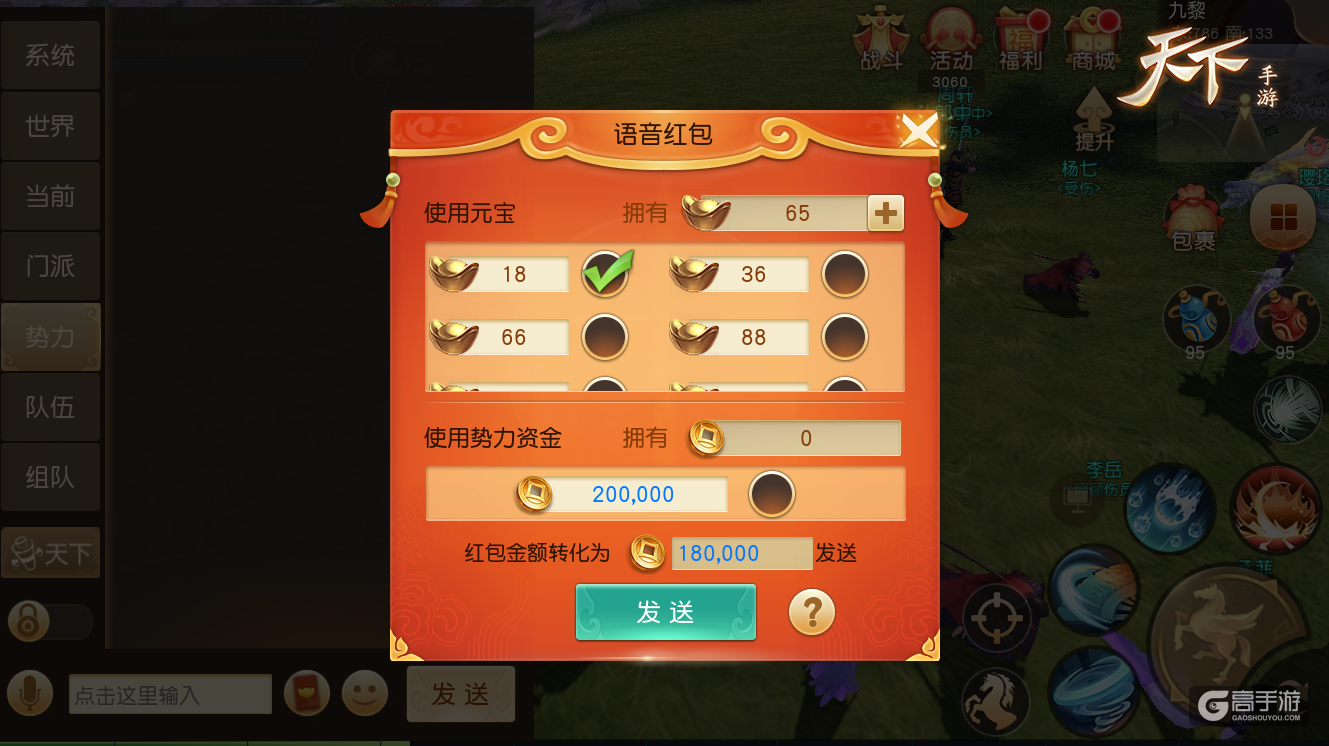Select the 36 yuanbao red packet option
The height and width of the screenshot is (746, 1329).
tap(845, 274)
